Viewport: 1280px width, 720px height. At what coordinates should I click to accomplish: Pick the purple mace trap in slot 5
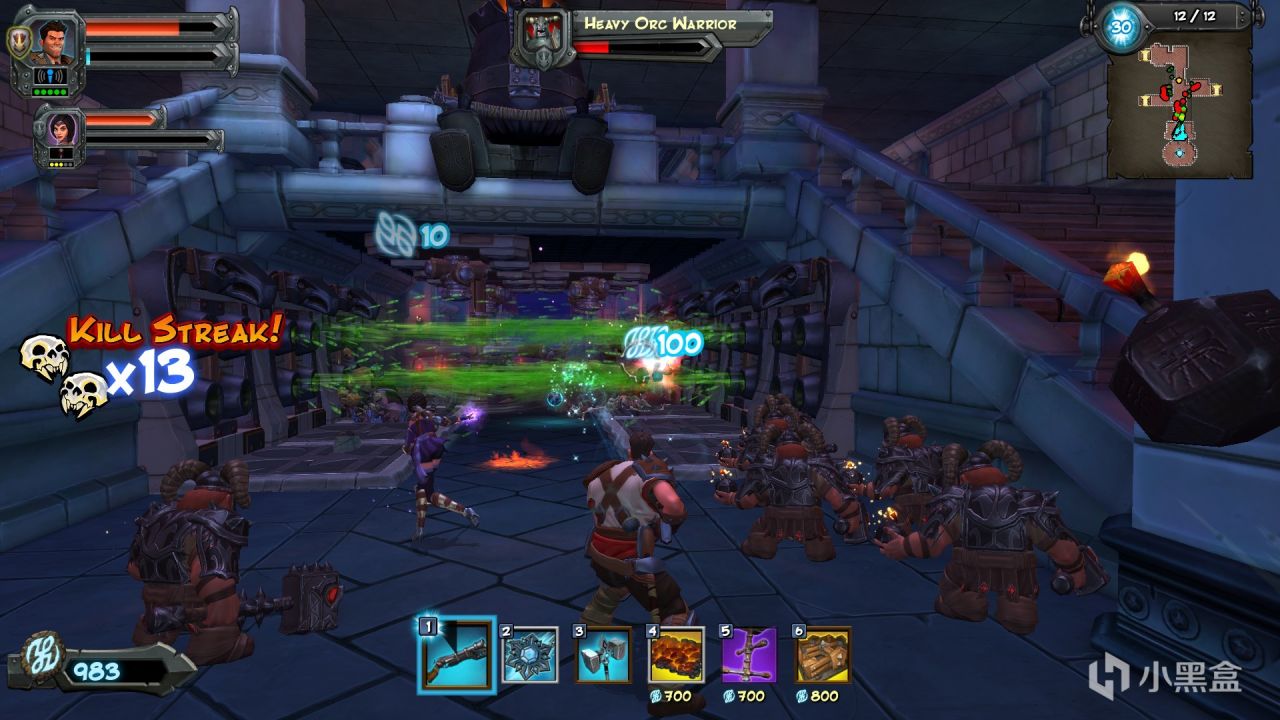(x=749, y=655)
